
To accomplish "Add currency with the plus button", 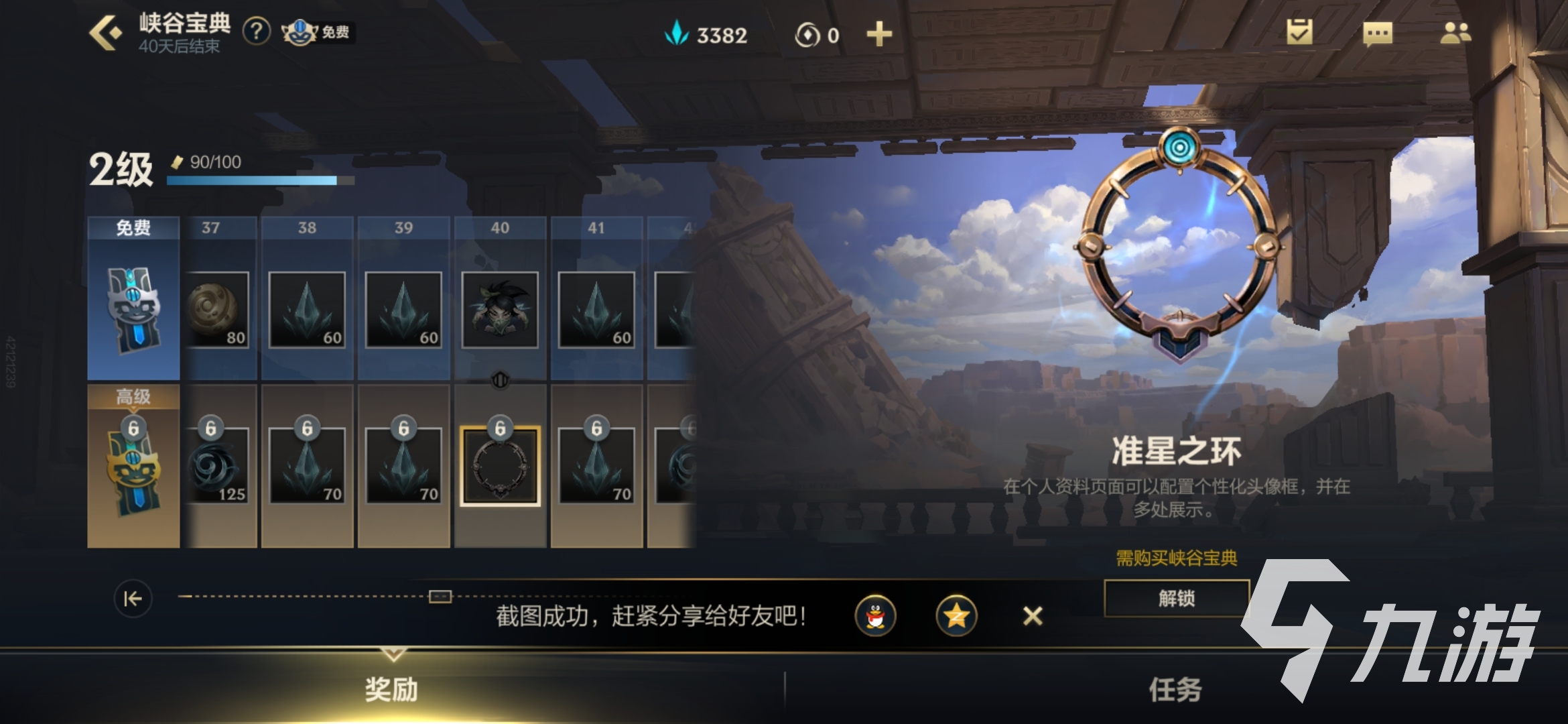I will [x=879, y=34].
